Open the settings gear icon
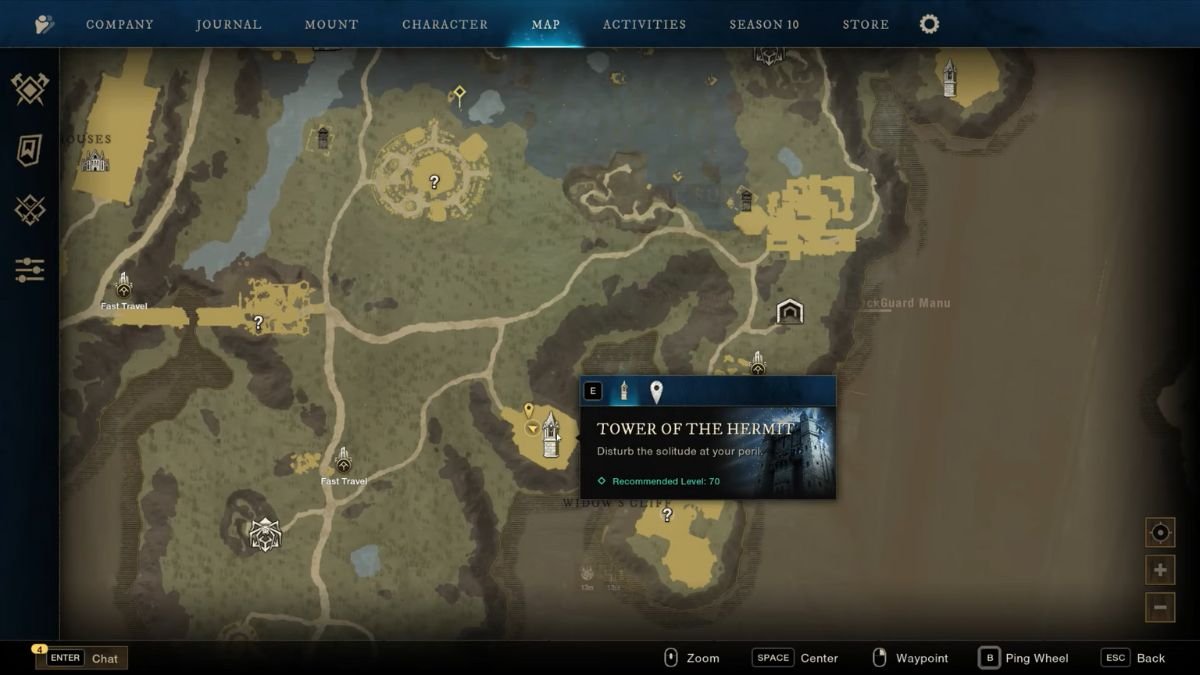1200x675 pixels. (x=929, y=24)
